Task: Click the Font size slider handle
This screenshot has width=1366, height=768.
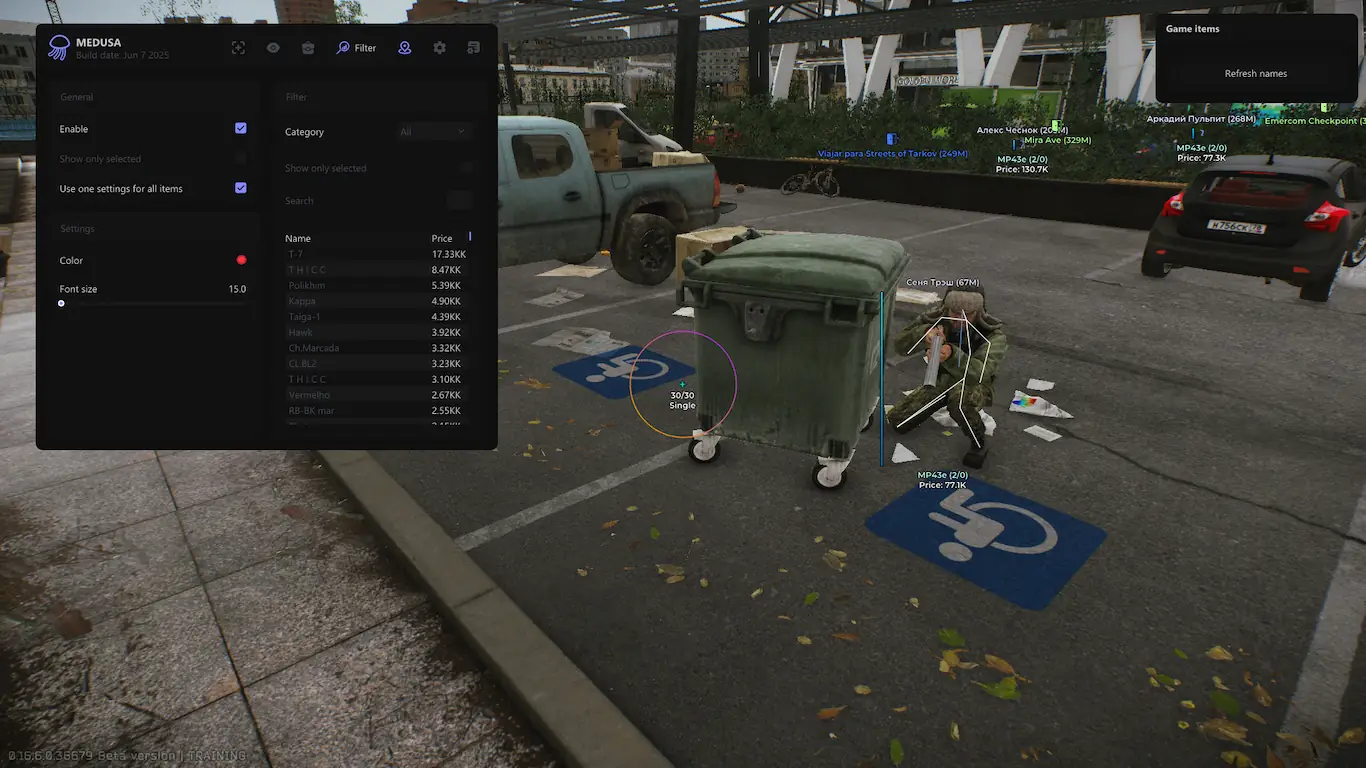Action: point(61,303)
